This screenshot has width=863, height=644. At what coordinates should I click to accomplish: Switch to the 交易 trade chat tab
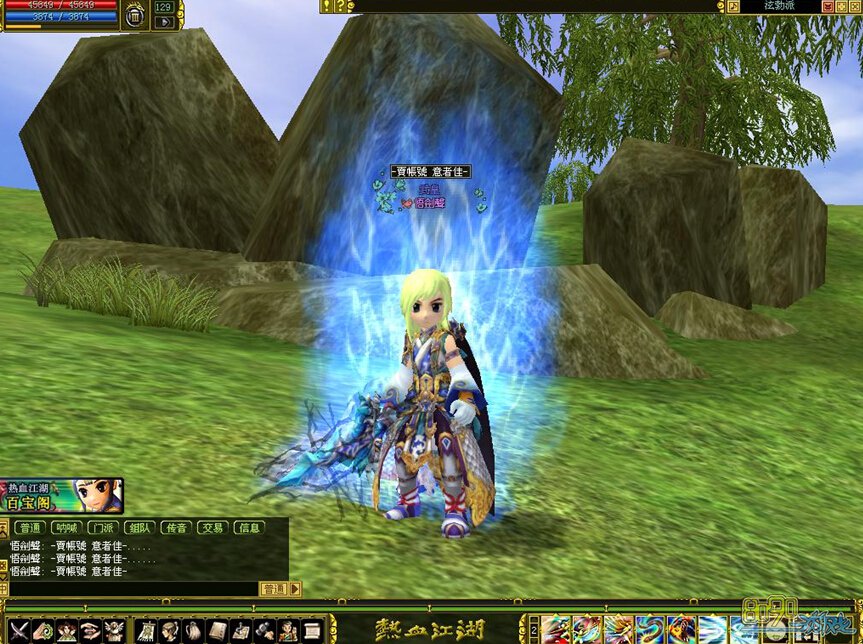coord(211,528)
